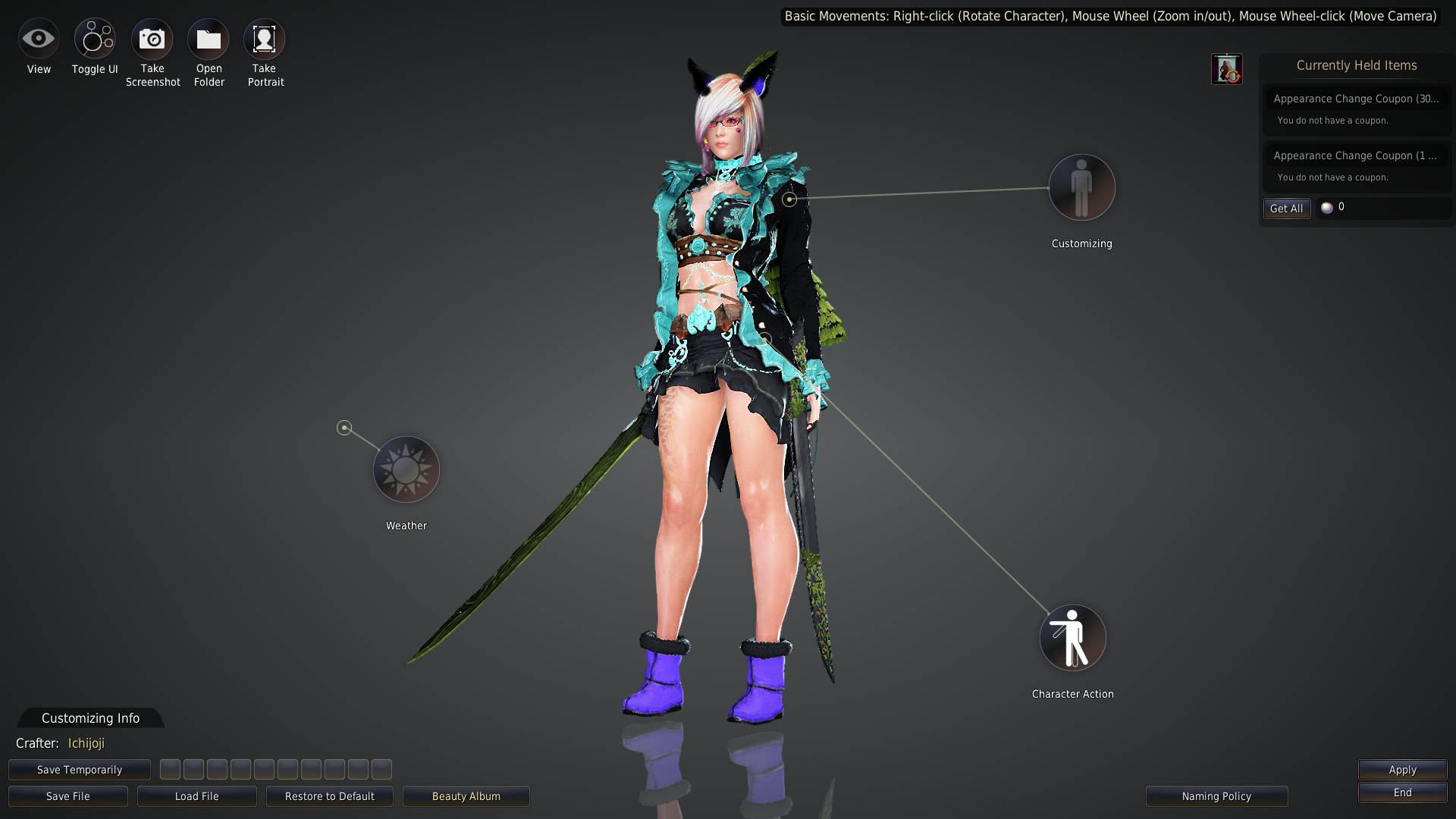Select the View eye icon
1456x819 pixels.
click(x=39, y=38)
